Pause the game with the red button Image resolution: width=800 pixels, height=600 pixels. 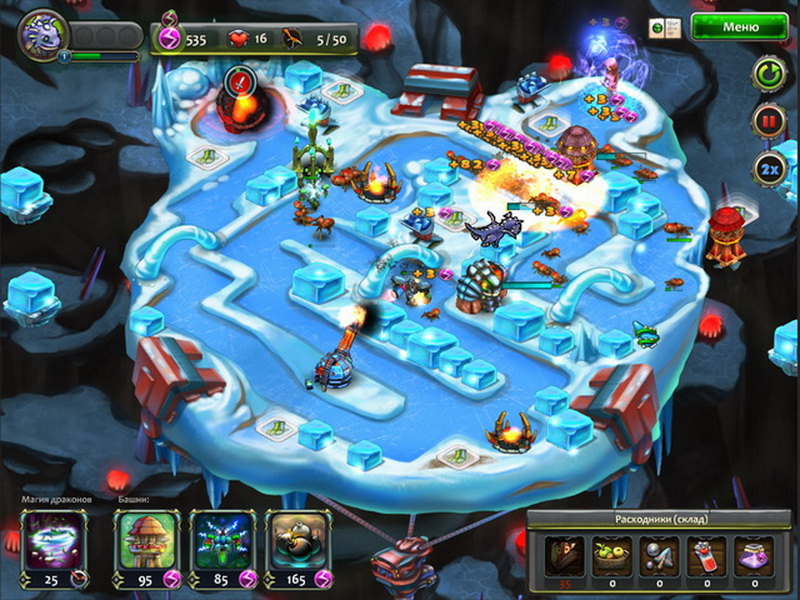(x=768, y=121)
